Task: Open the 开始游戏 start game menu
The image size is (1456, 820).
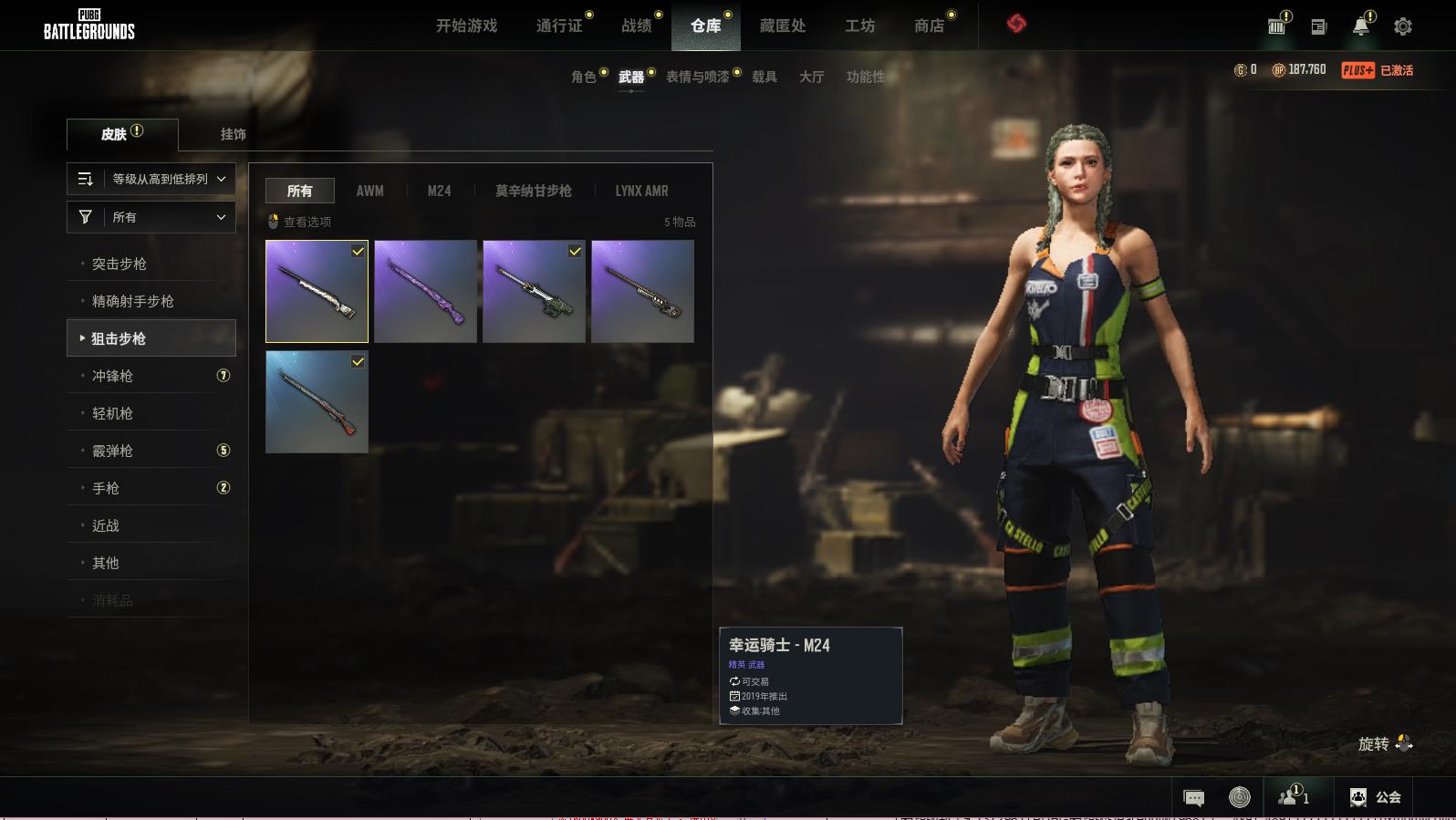Action: [x=466, y=26]
